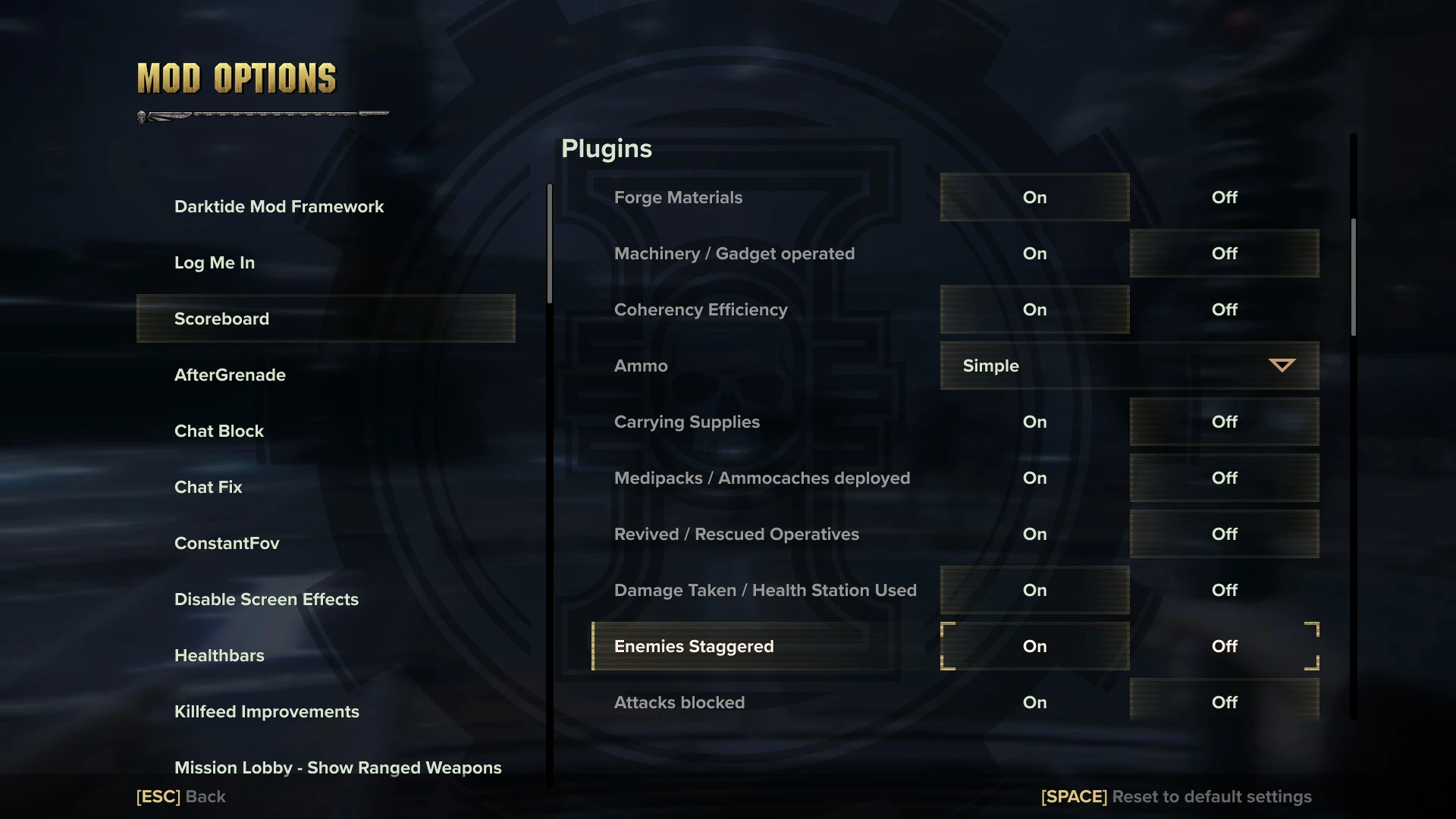
Task: Turn Off Coherency Efficiency
Action: pyautogui.click(x=1223, y=309)
